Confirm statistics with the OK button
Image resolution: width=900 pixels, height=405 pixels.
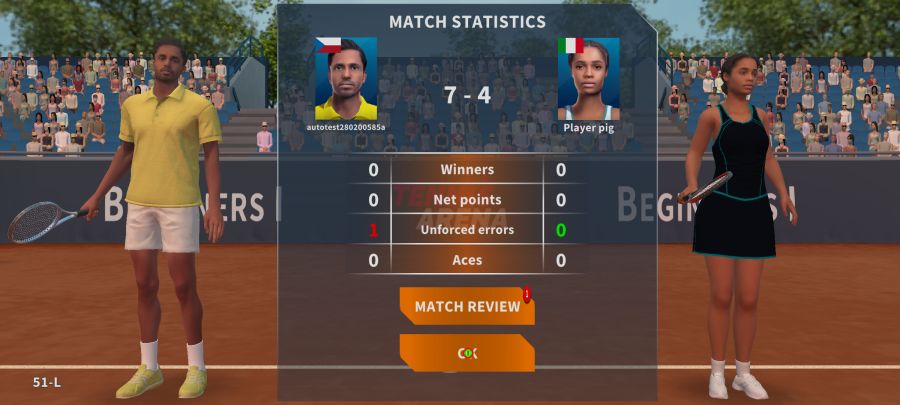click(x=467, y=353)
